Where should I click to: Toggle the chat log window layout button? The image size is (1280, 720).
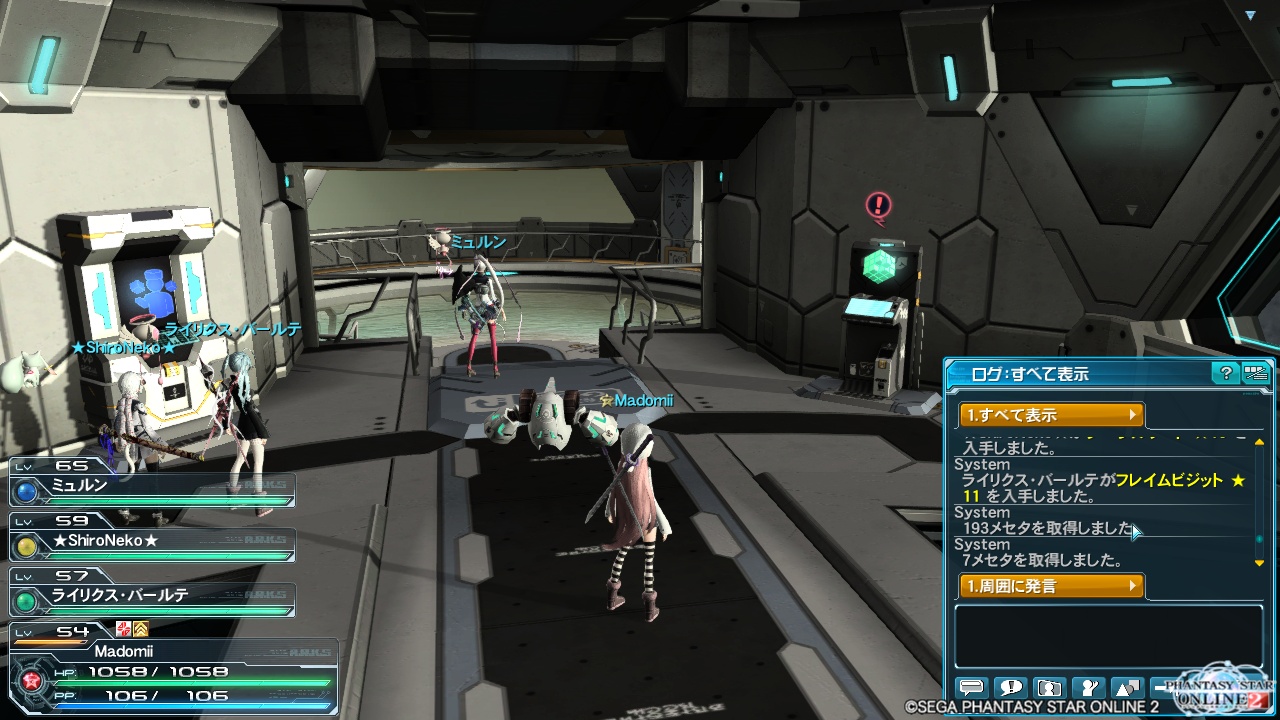[1256, 374]
